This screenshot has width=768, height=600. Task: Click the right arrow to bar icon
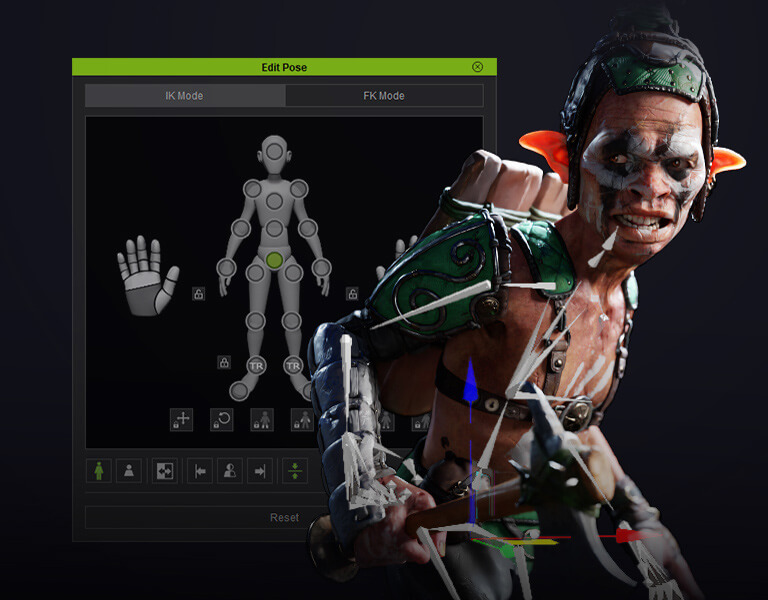[x=259, y=471]
